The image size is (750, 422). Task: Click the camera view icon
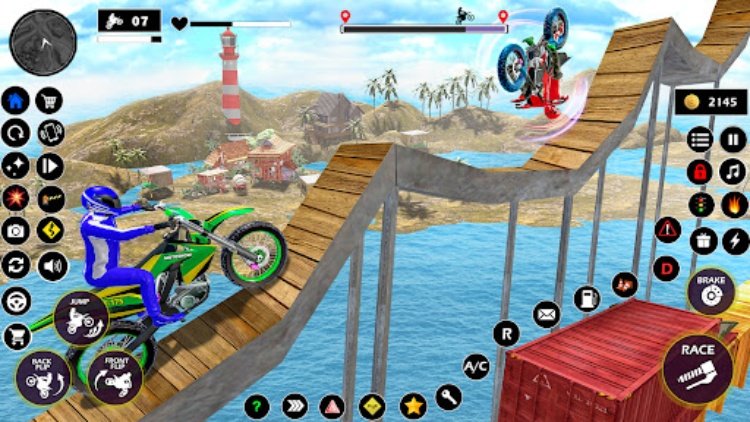[16, 231]
